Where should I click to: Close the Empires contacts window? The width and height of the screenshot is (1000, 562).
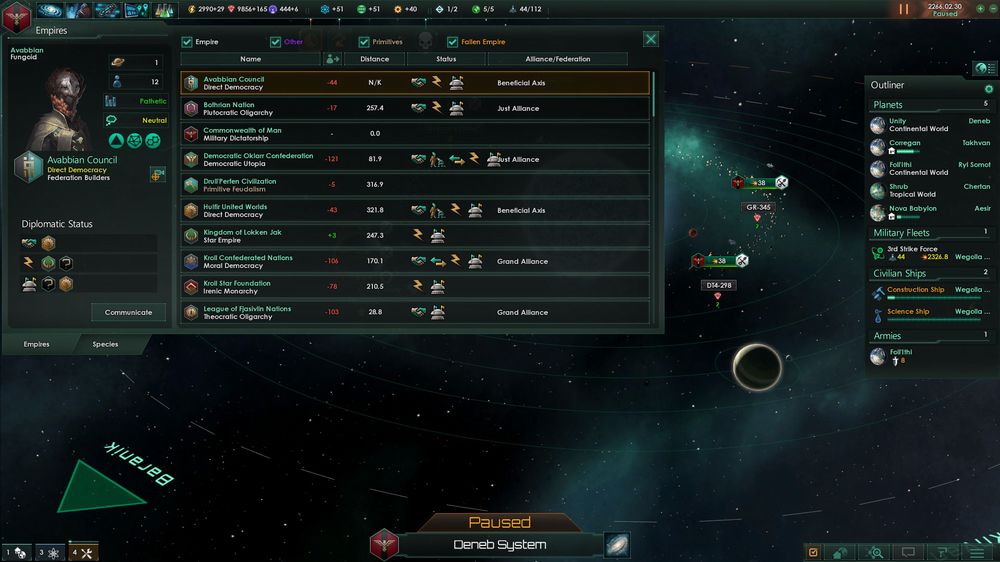[x=651, y=39]
